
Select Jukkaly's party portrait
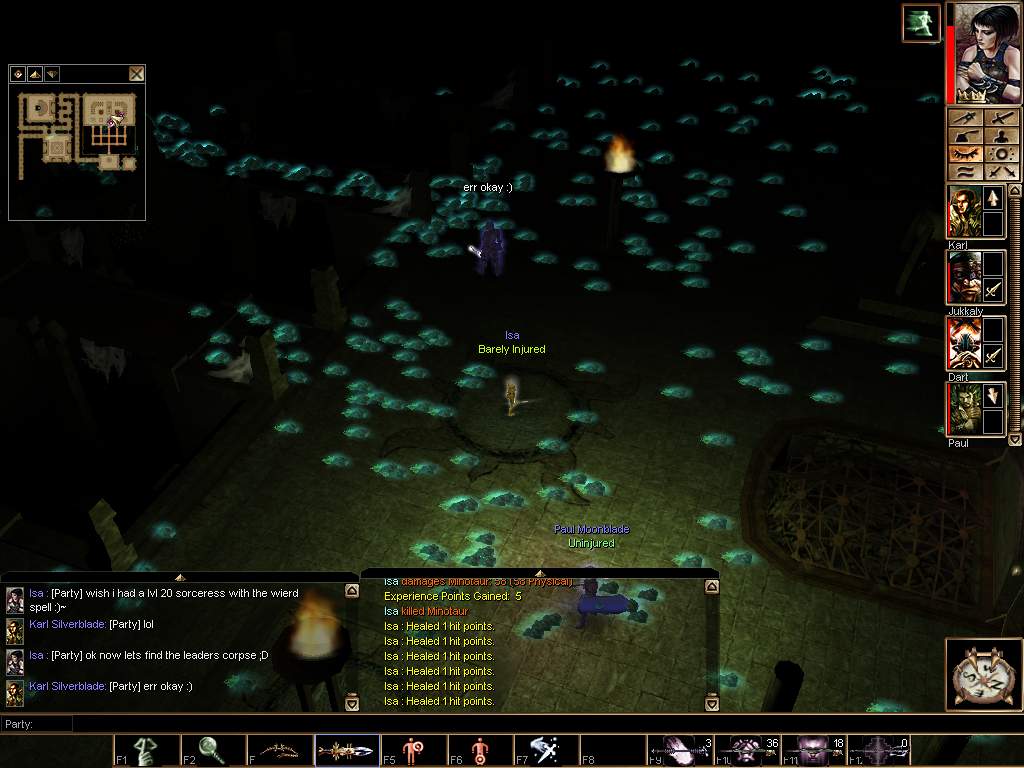click(962, 278)
